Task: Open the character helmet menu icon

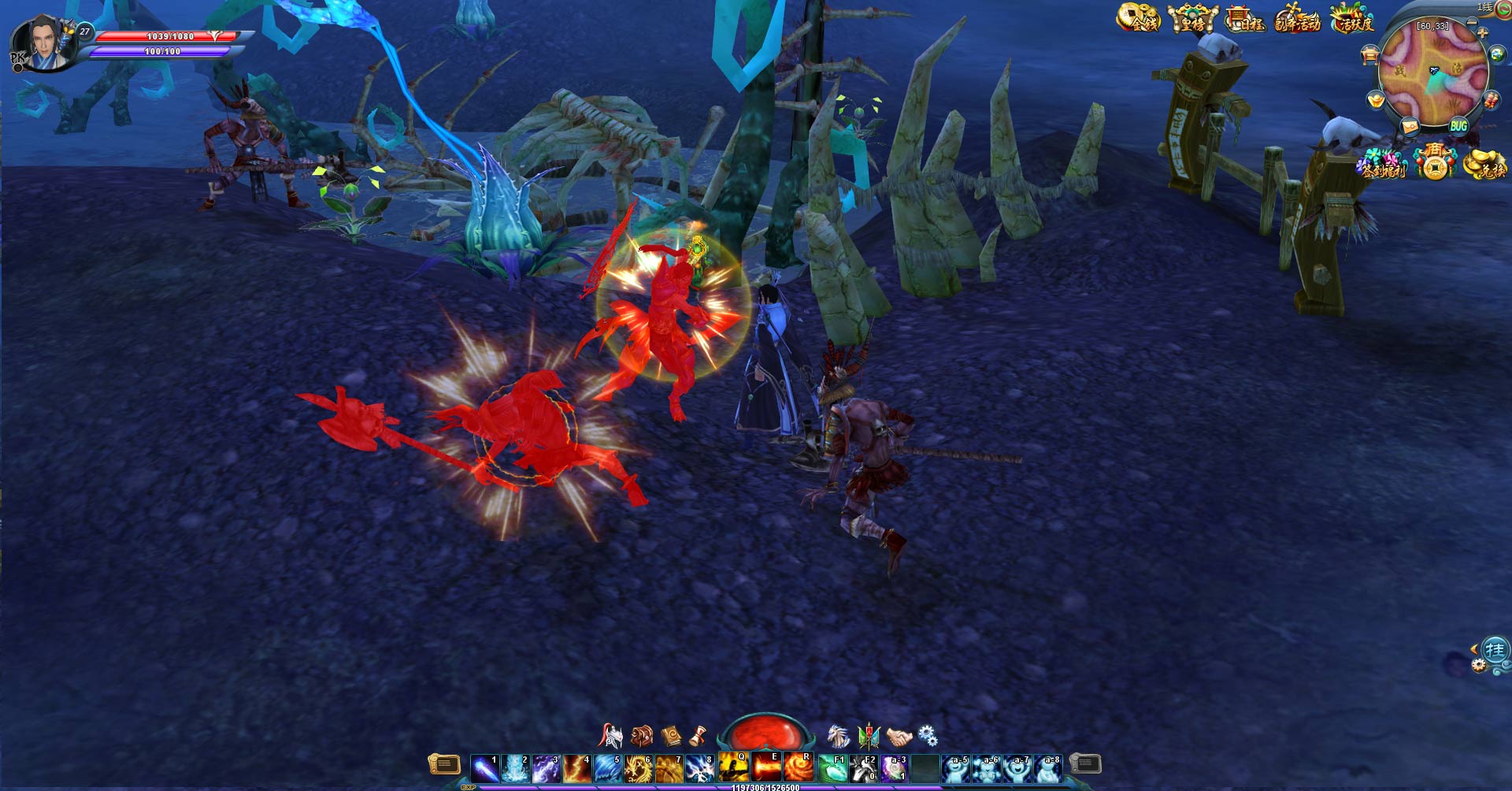Action: (611, 736)
